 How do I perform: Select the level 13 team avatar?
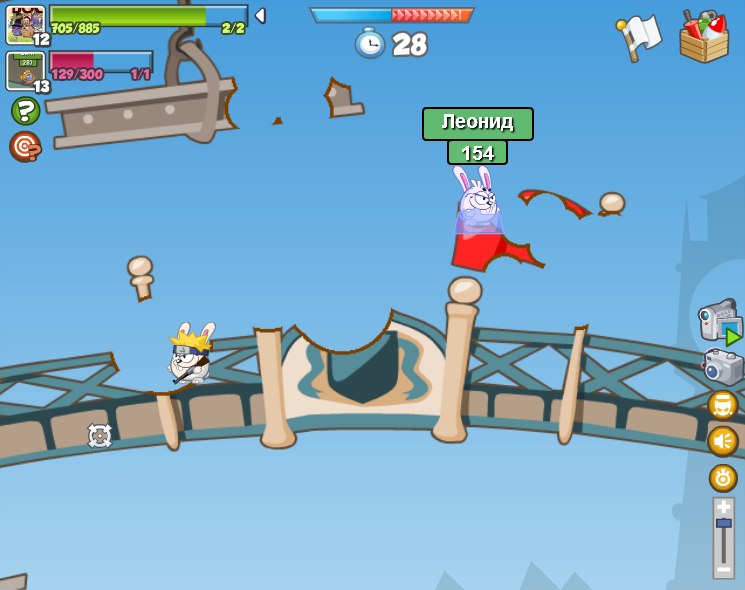click(x=24, y=71)
